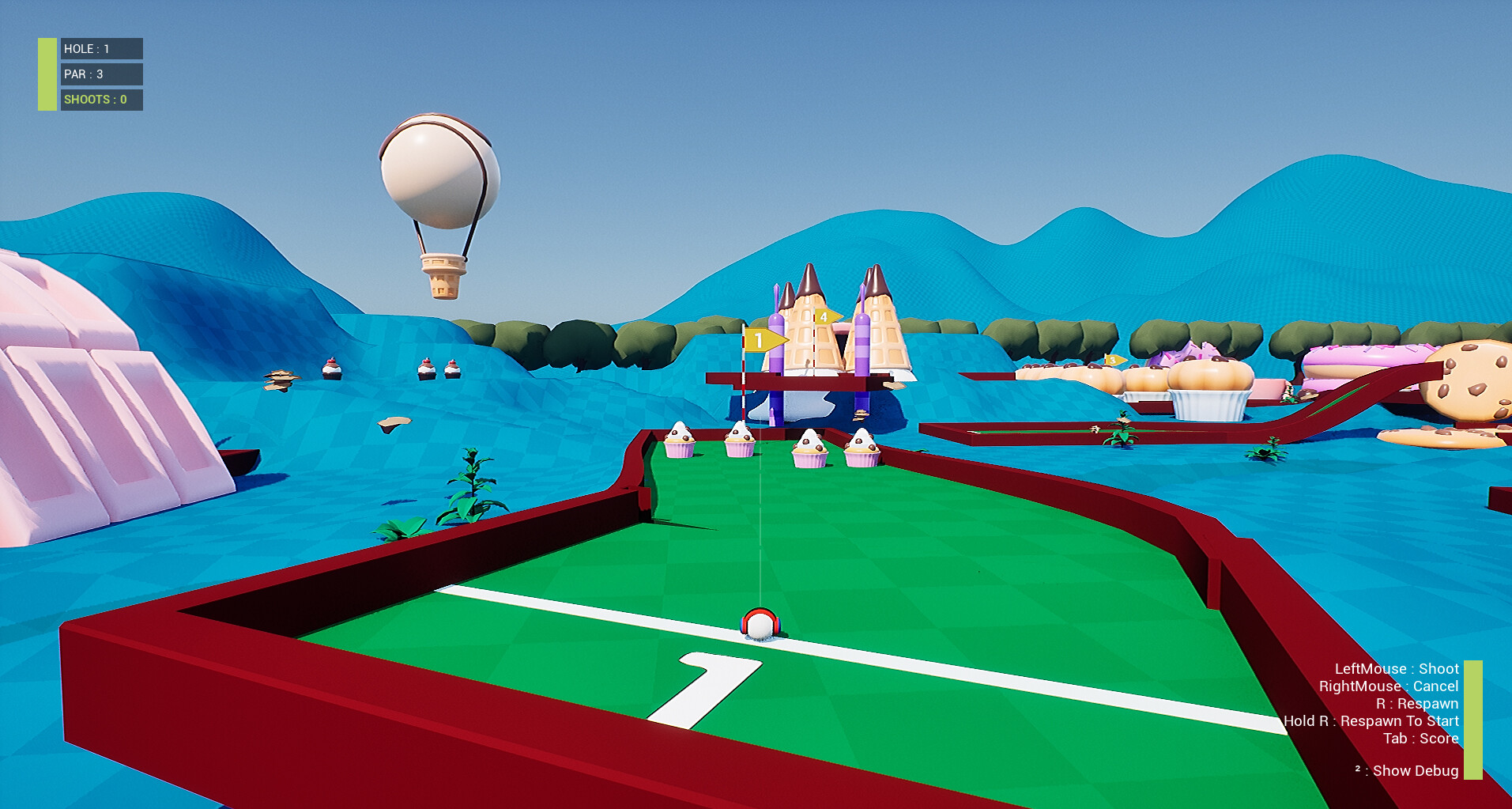The image size is (1512, 809).
Task: Toggle the Show Debug option
Action: [1408, 770]
